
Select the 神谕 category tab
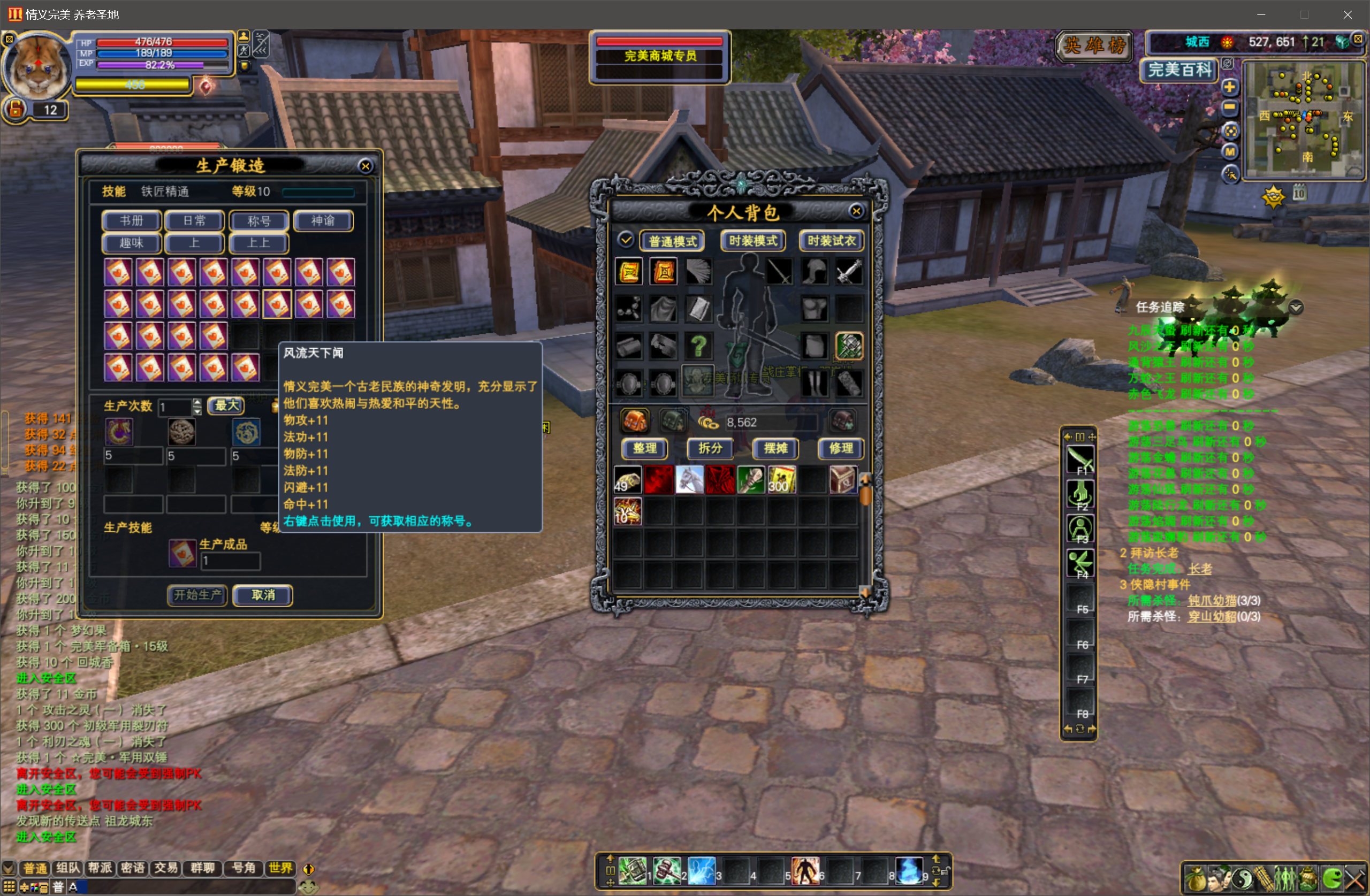[323, 221]
